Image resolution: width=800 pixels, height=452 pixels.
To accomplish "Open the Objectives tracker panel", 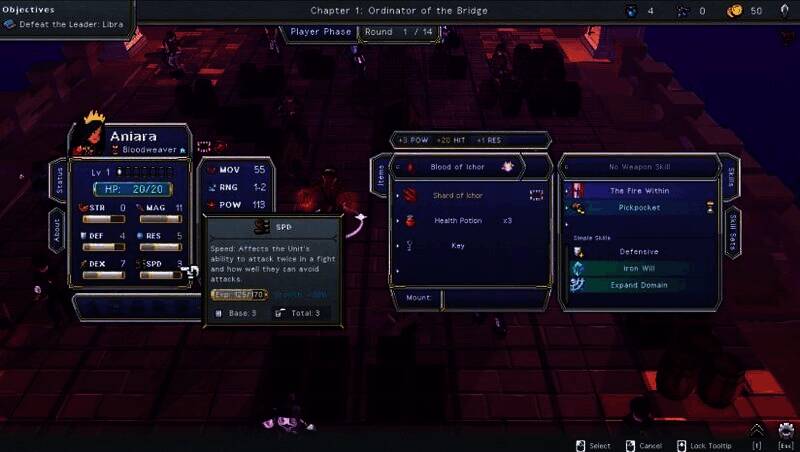I will click(x=65, y=18).
